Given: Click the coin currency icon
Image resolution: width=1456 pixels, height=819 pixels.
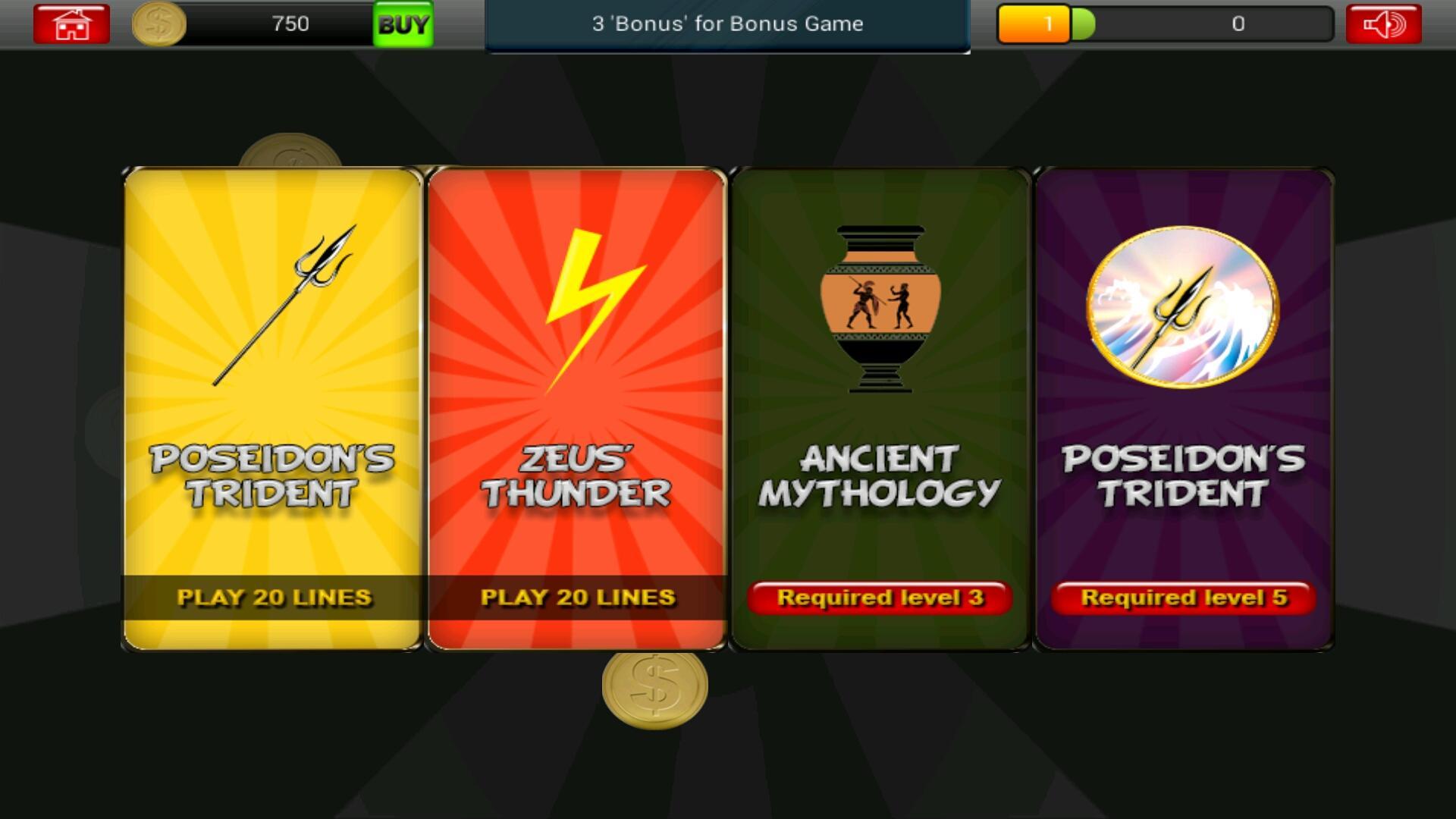Looking at the screenshot, I should coord(160,24).
